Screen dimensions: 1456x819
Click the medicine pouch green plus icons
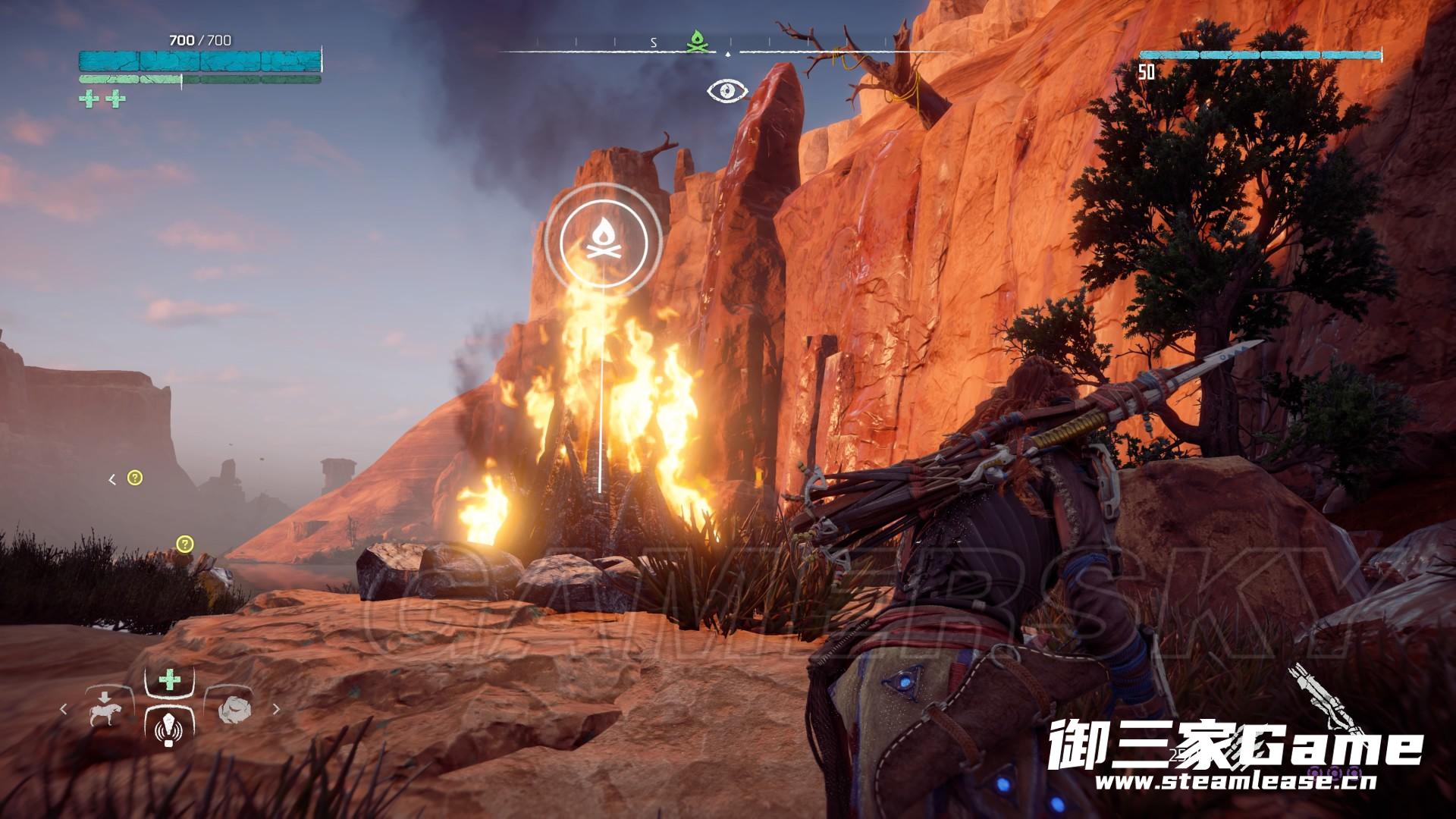tap(102, 99)
